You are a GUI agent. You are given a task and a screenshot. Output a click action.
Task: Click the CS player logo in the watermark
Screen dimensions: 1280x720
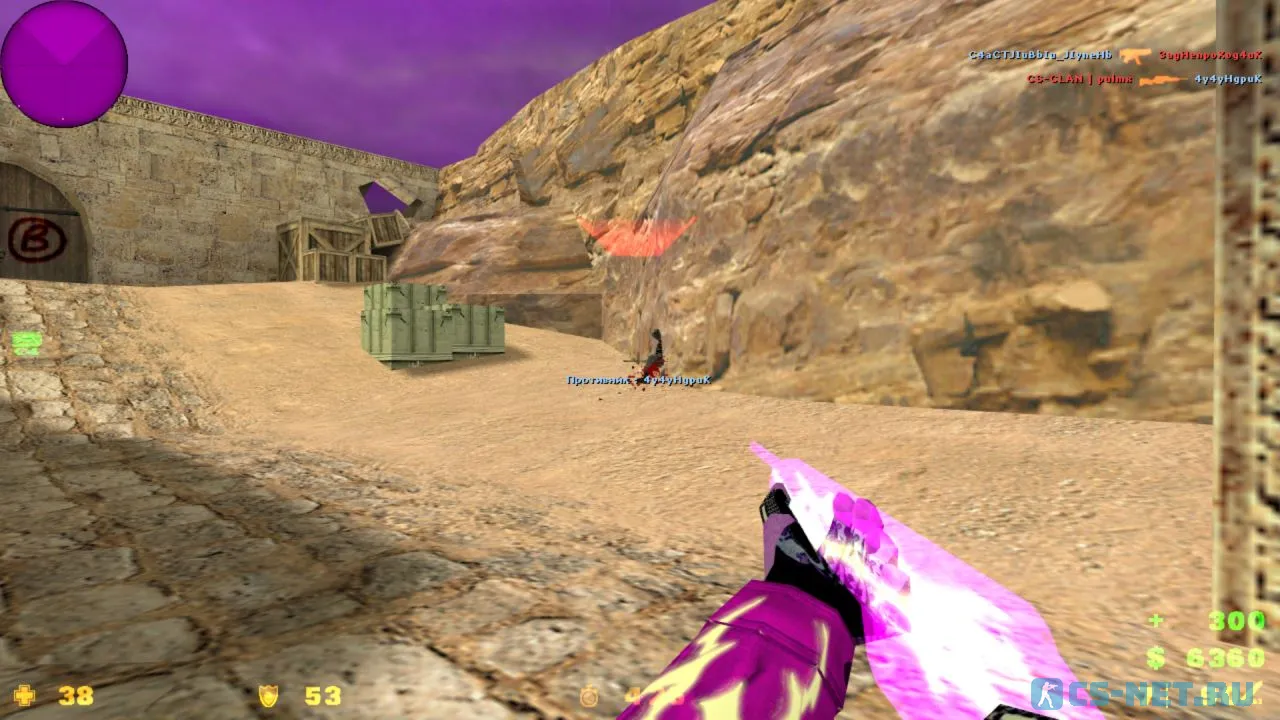pos(1046,697)
